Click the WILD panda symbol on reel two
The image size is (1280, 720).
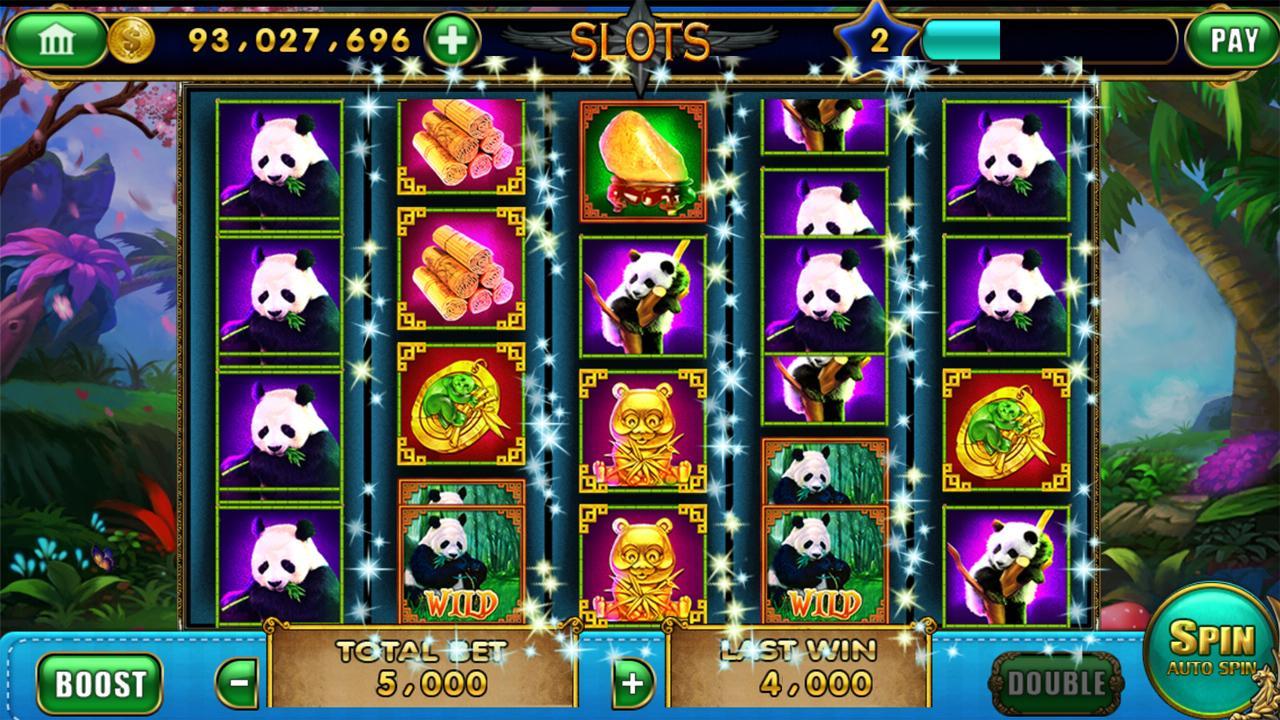click(463, 560)
